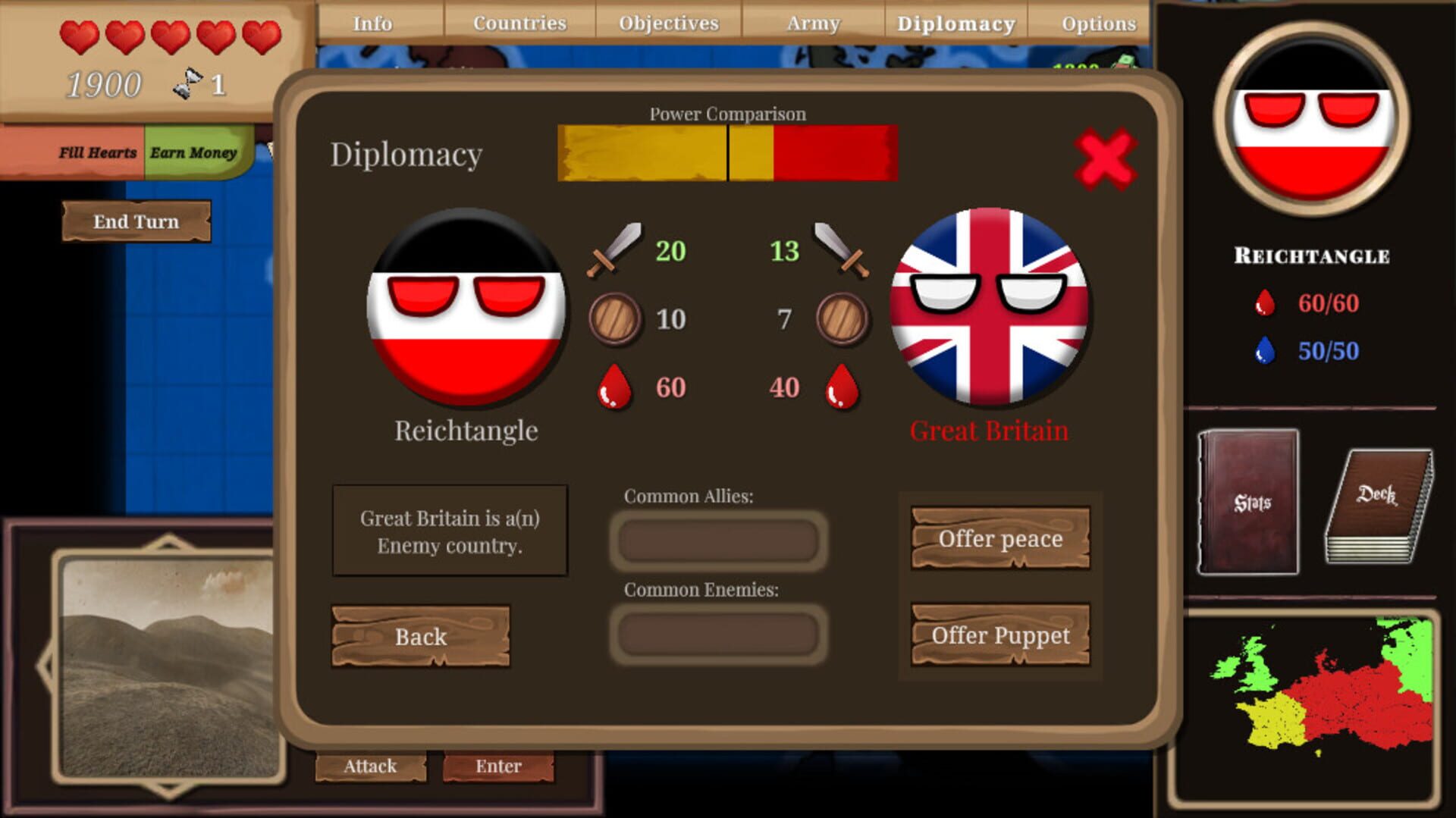Switch to the Countries tab
1456x818 pixels.
519,23
